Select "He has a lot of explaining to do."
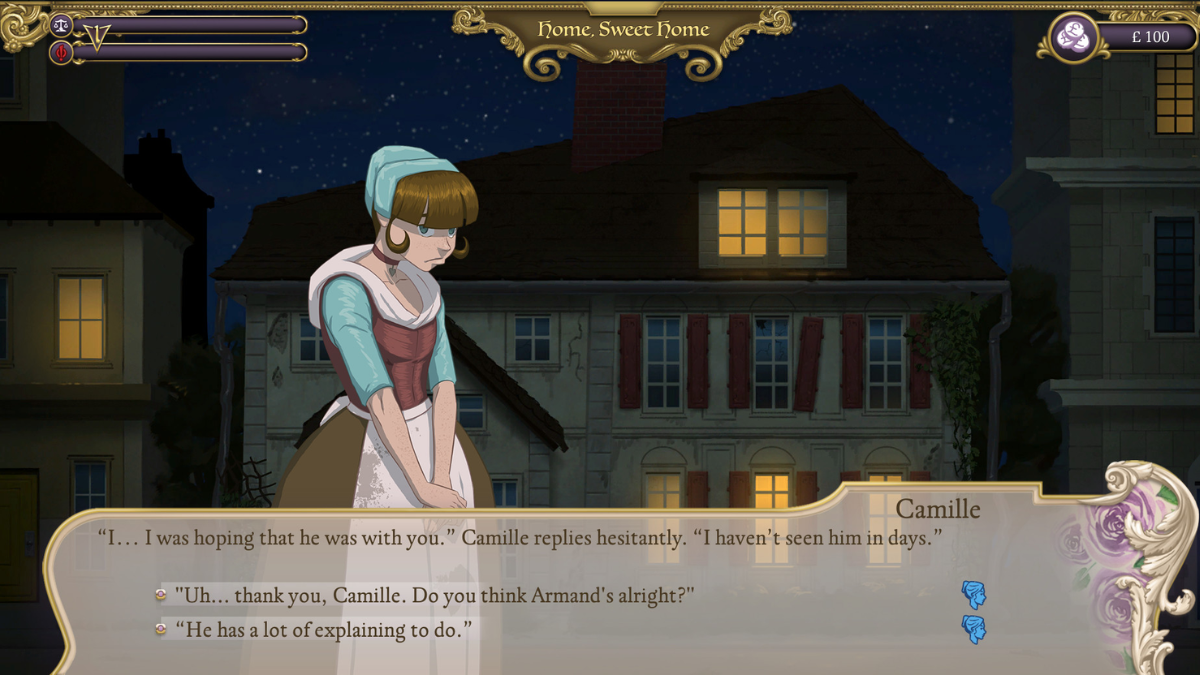 pyautogui.click(x=322, y=629)
